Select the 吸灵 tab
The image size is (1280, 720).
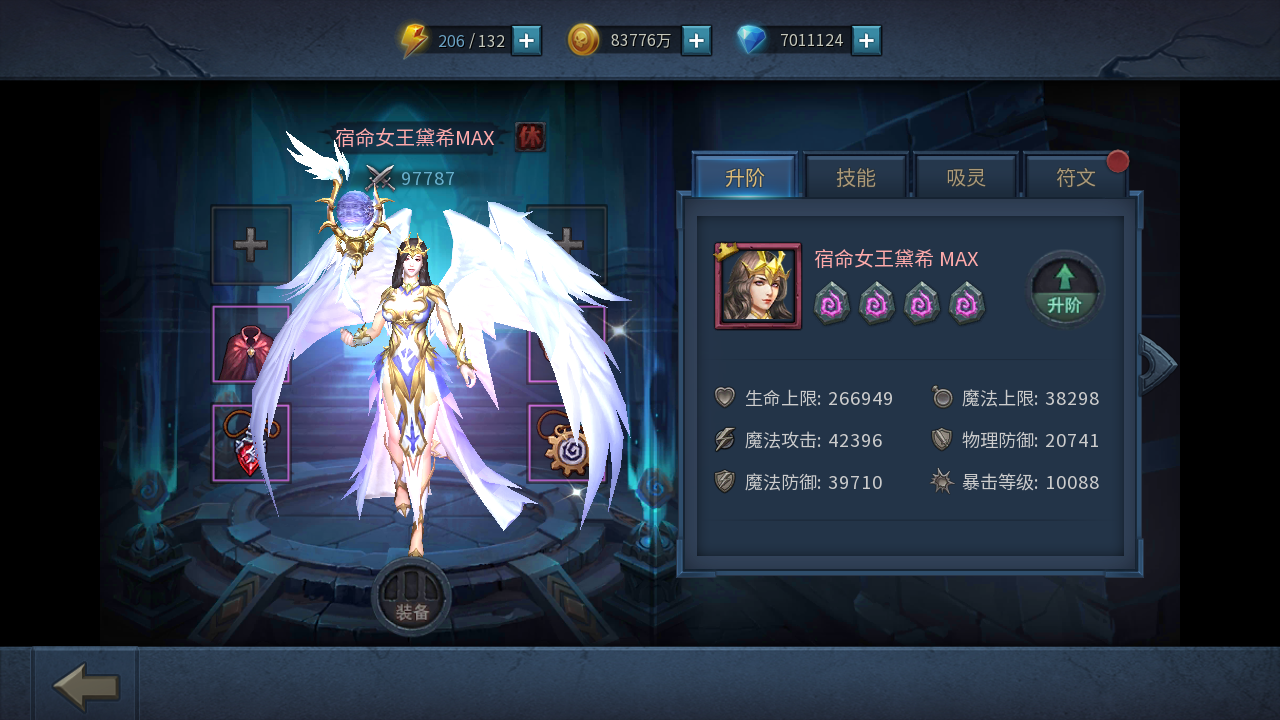pyautogui.click(x=966, y=178)
